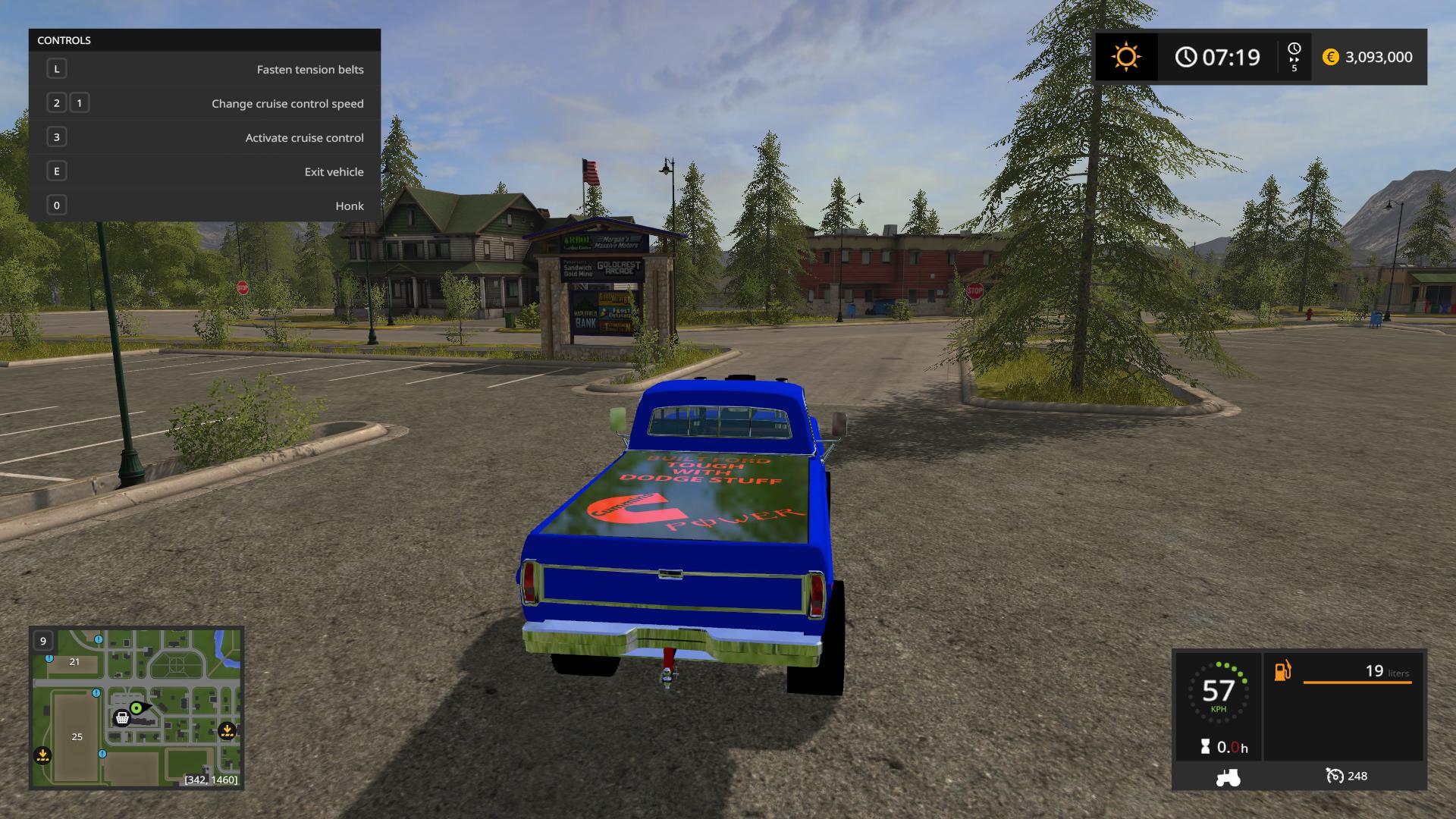Click the sunny weather icon
The width and height of the screenshot is (1456, 819).
click(1125, 57)
